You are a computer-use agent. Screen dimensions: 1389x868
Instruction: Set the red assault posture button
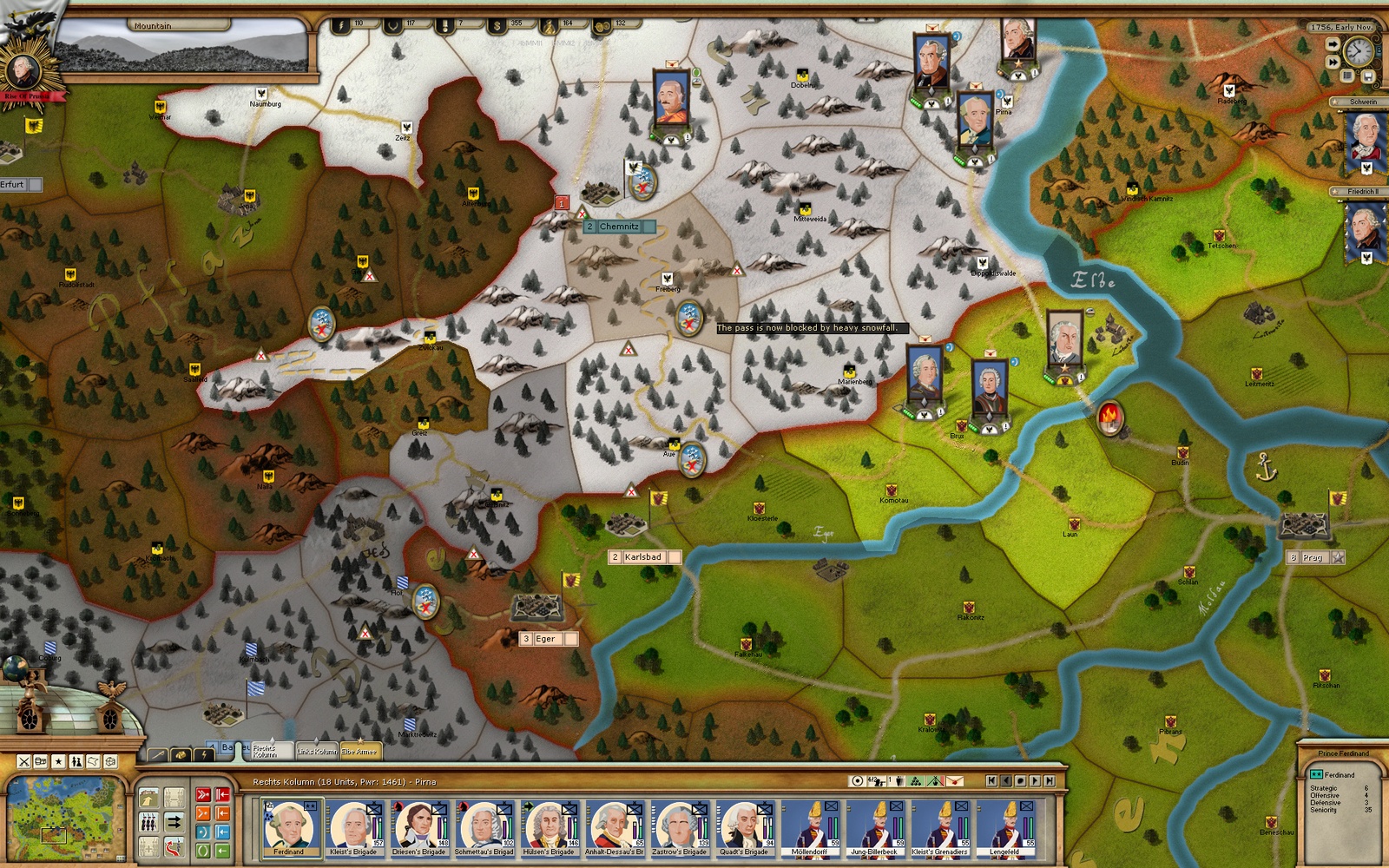pos(202,794)
